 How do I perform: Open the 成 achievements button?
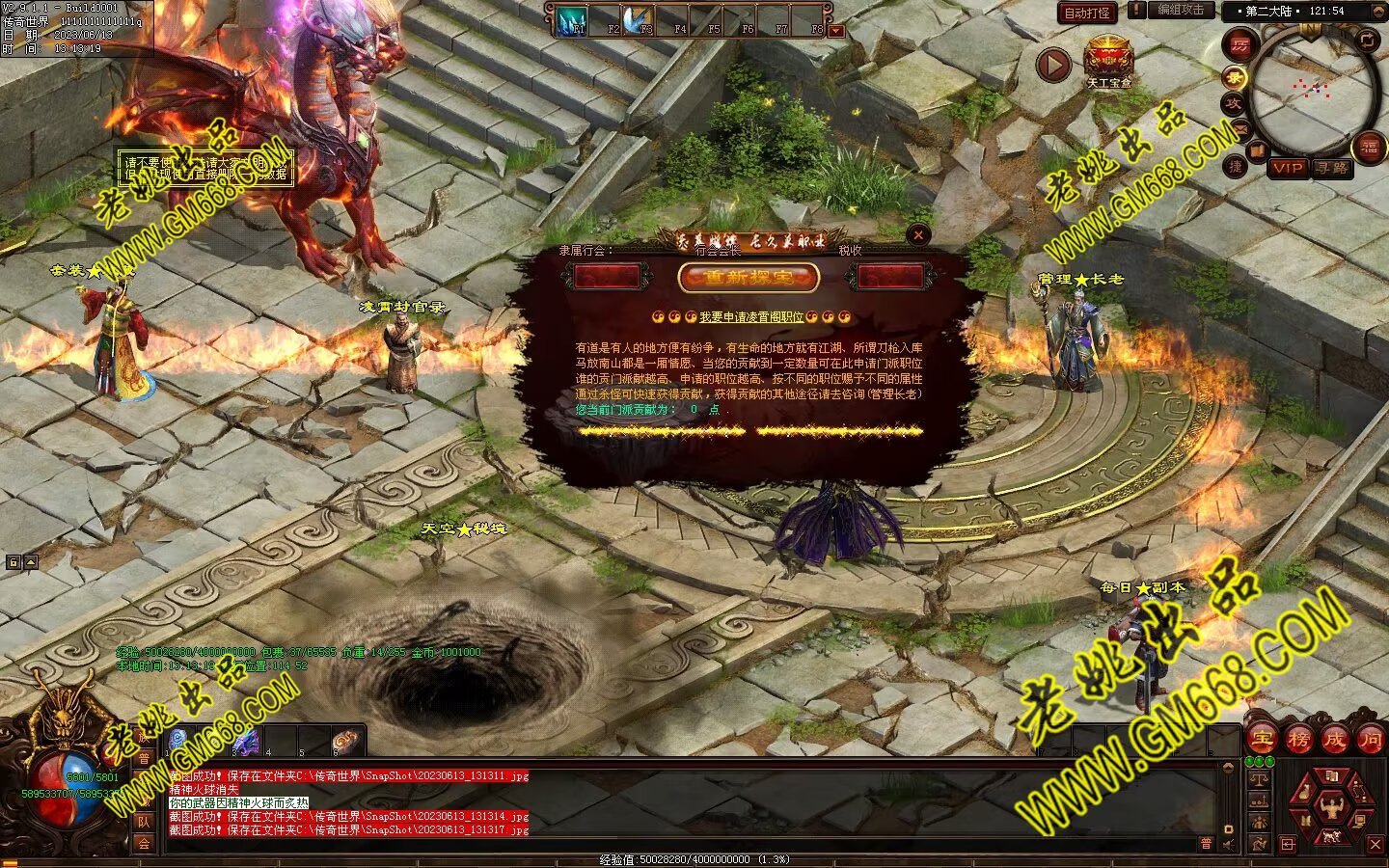click(1335, 740)
